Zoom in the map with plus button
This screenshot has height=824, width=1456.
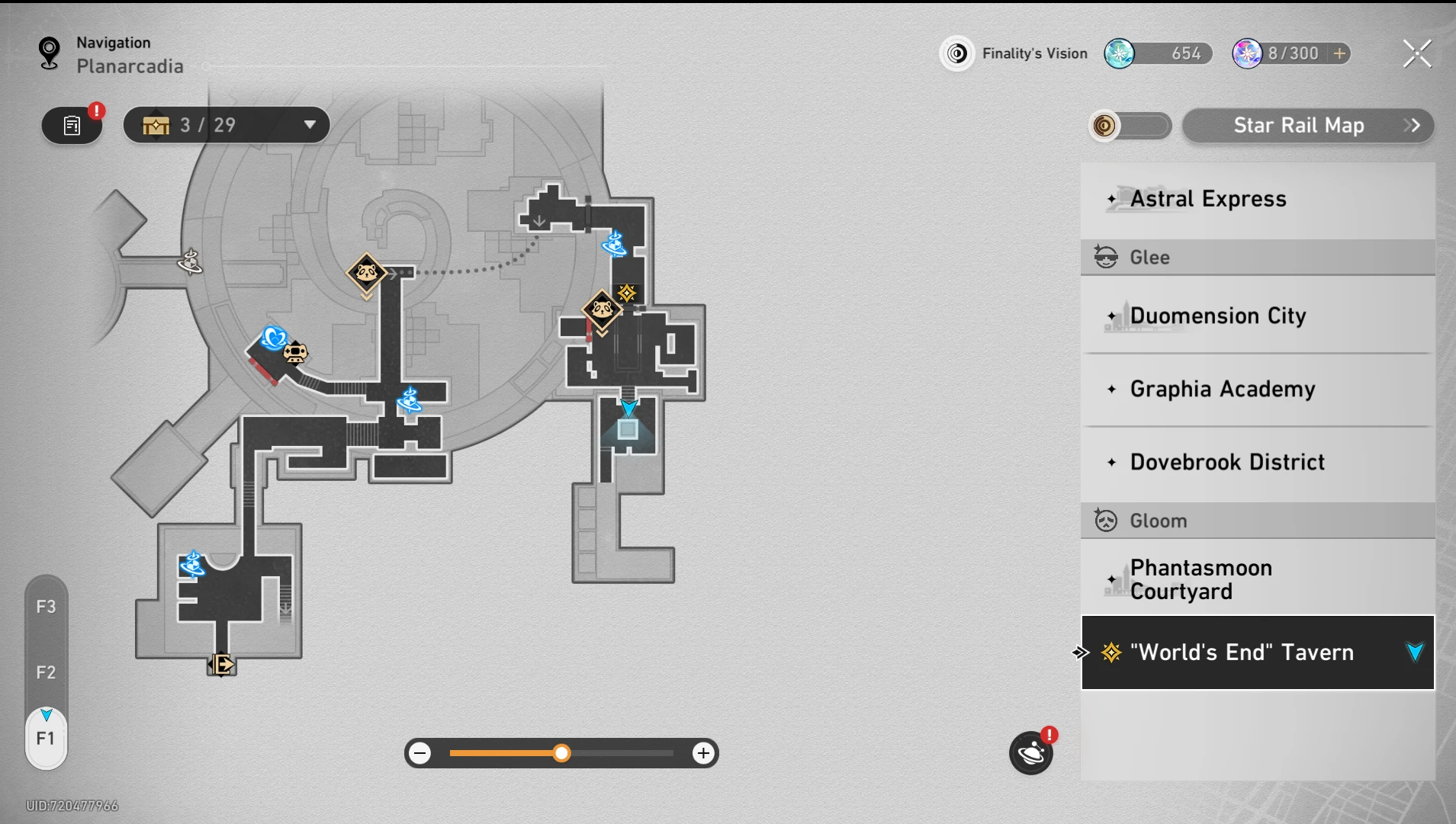[x=703, y=754]
